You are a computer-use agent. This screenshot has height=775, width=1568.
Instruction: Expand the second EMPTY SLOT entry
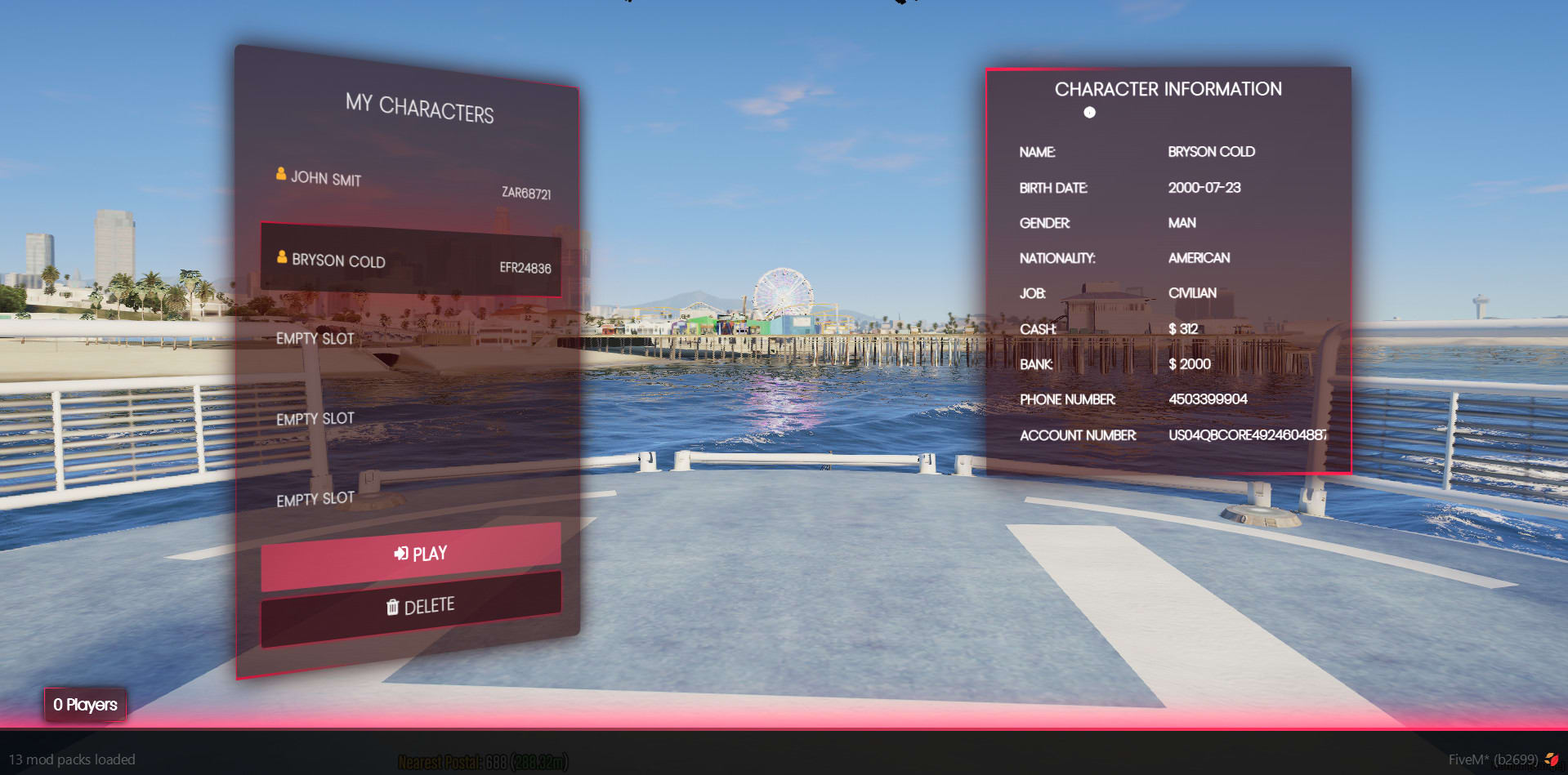pos(315,417)
